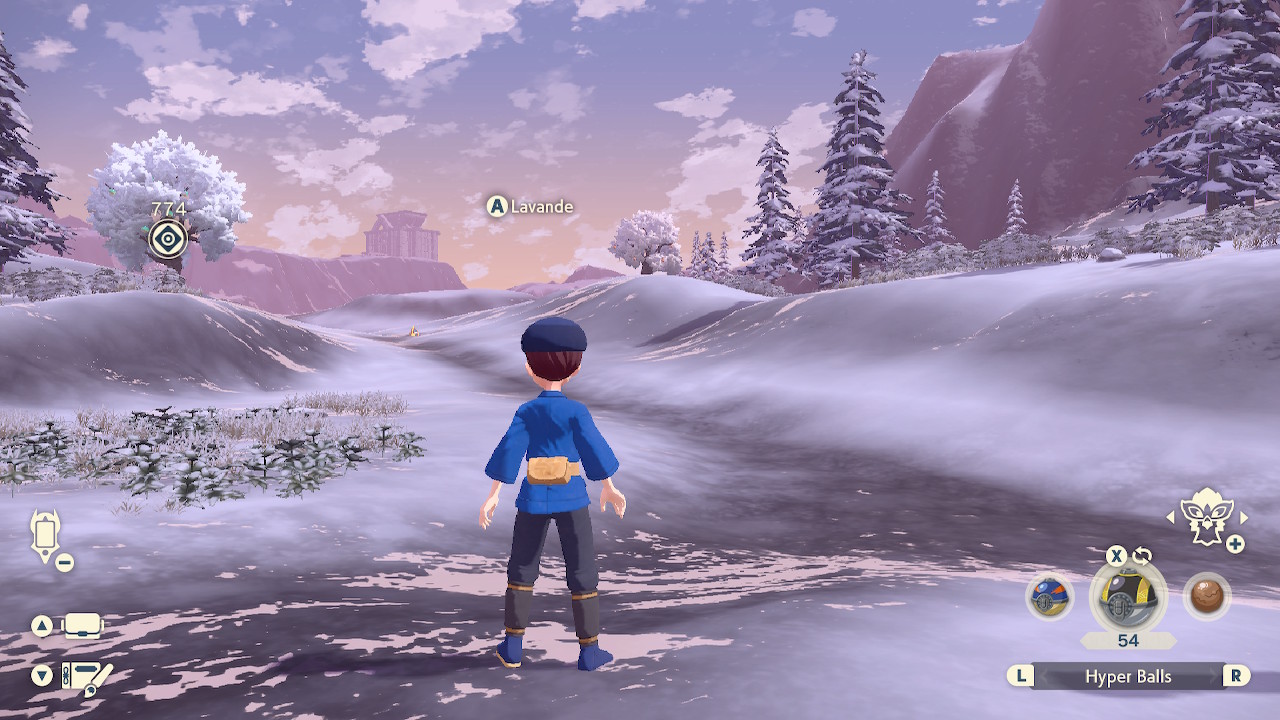Click the left arrow beside the ride icon
This screenshot has height=720, width=1280.
1172,517
